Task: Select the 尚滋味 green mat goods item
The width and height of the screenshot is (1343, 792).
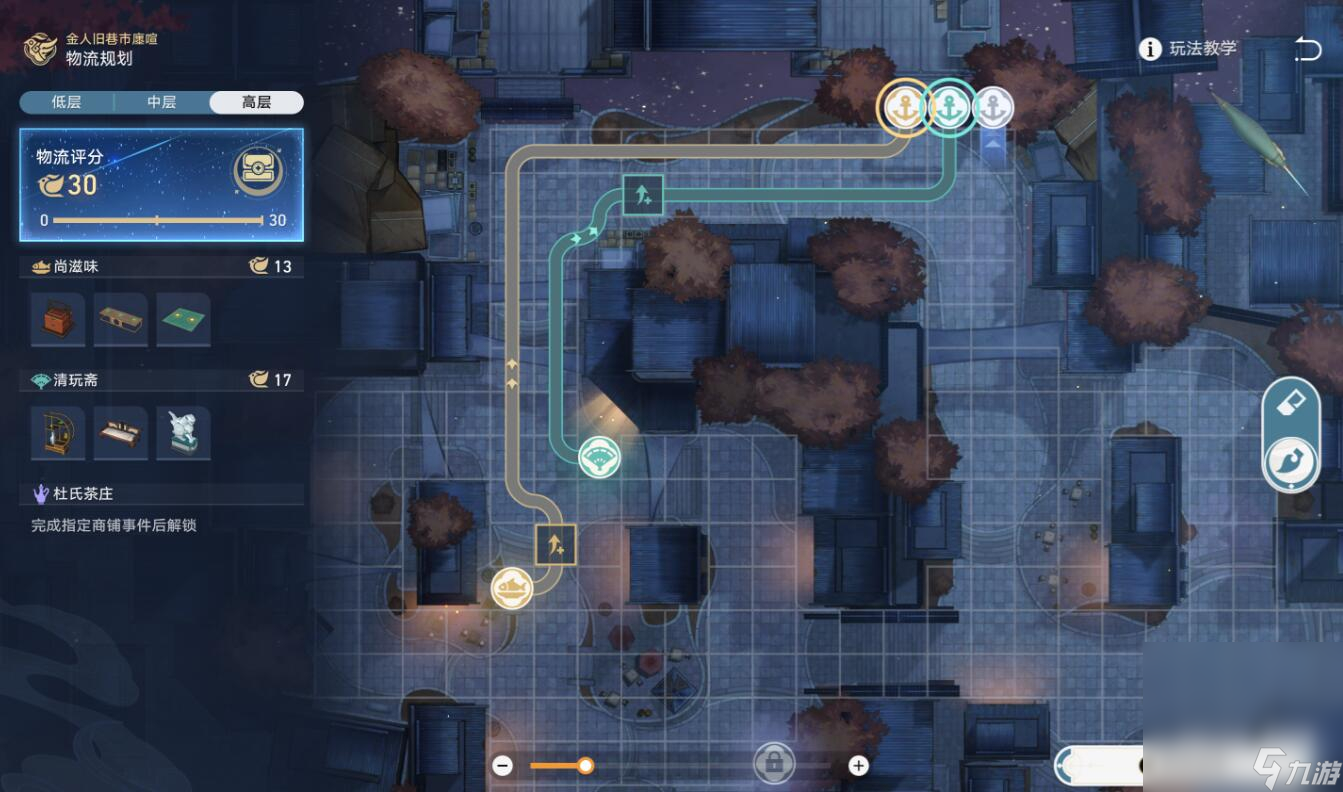Action: pyautogui.click(x=183, y=320)
